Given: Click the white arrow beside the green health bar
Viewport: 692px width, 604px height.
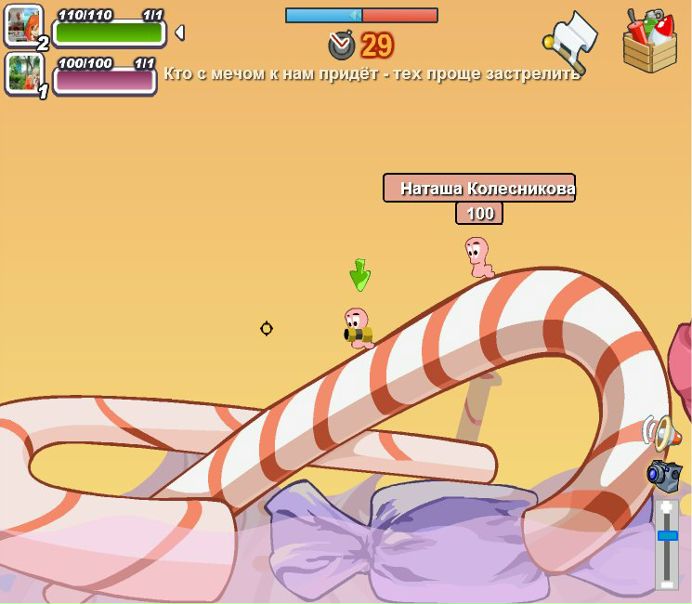Looking at the screenshot, I should coord(179,33).
